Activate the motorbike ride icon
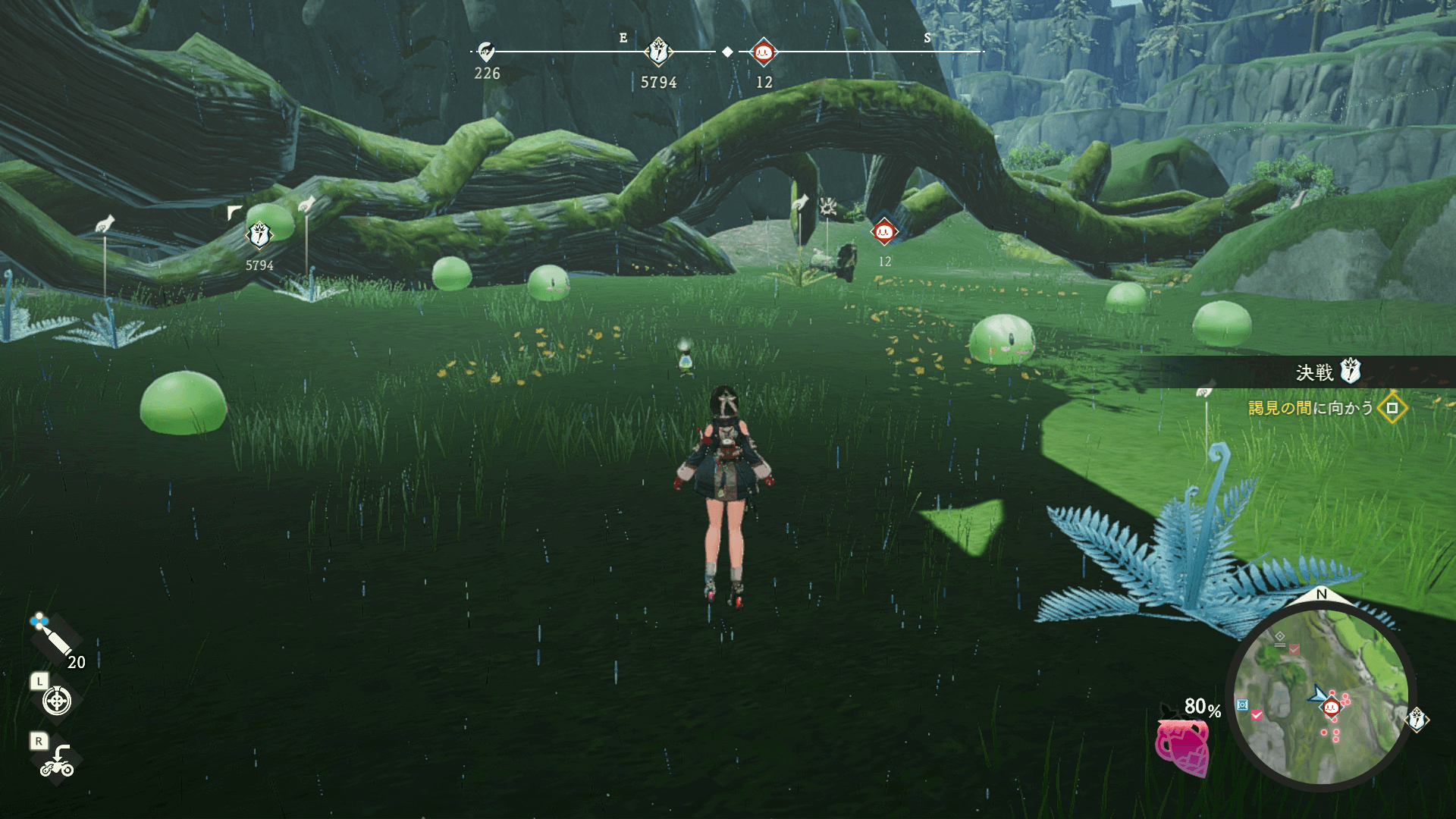 [57, 761]
